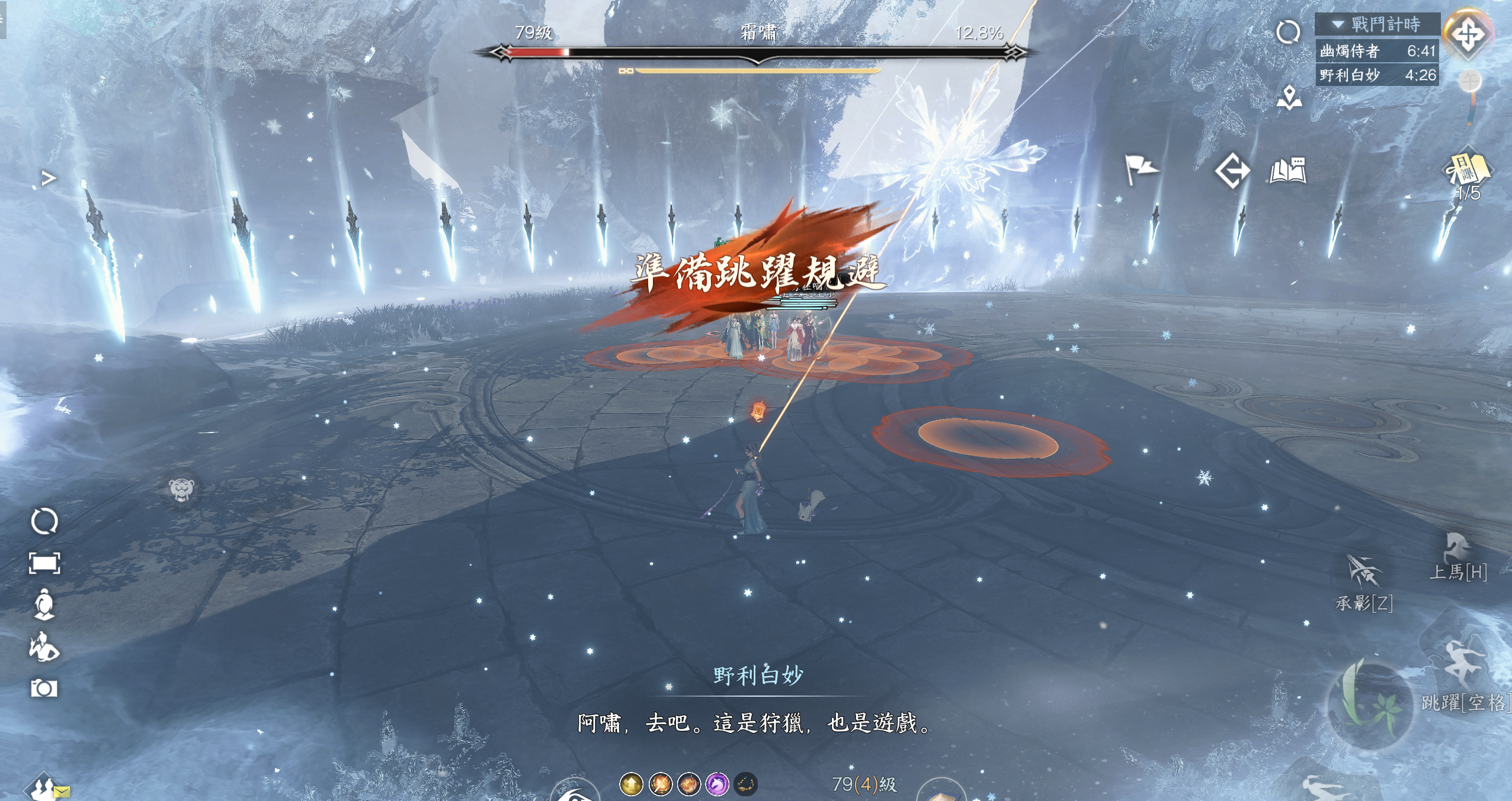Viewport: 1512px width, 801px height.
Task: Click the 上馬 mount horse icon
Action: pyautogui.click(x=1457, y=550)
